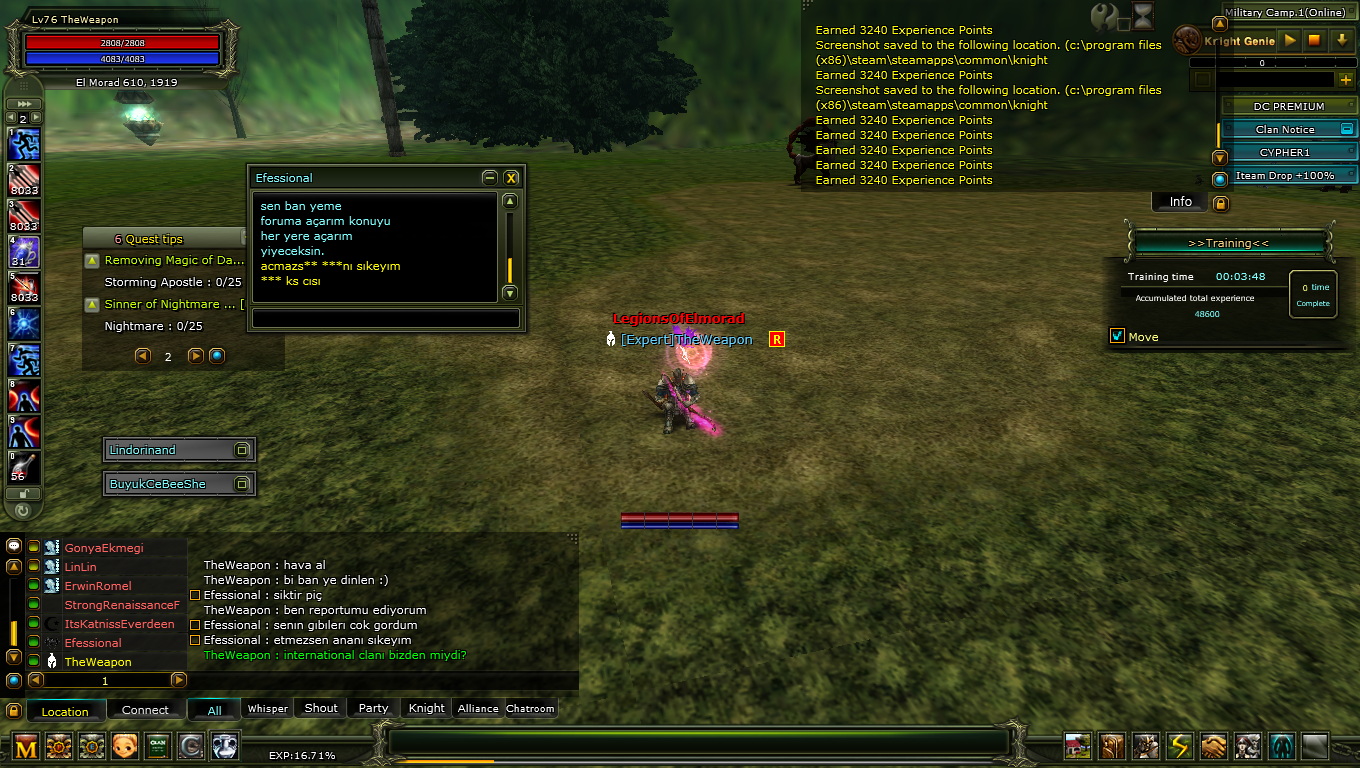Switch to the Connect tab

point(145,710)
